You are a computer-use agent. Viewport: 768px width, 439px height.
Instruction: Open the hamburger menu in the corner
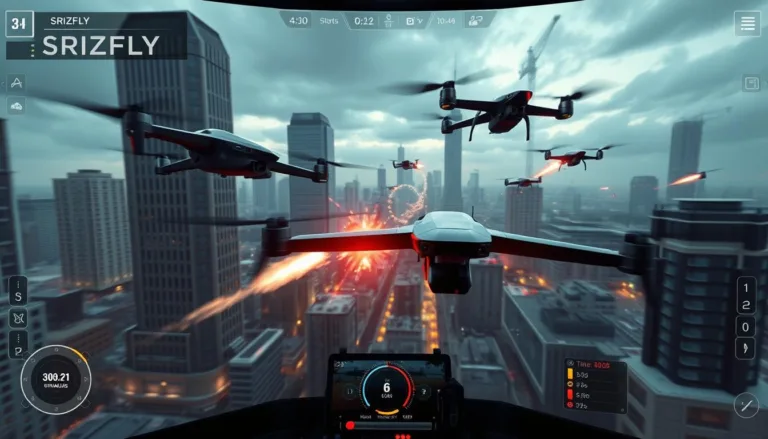[747, 24]
